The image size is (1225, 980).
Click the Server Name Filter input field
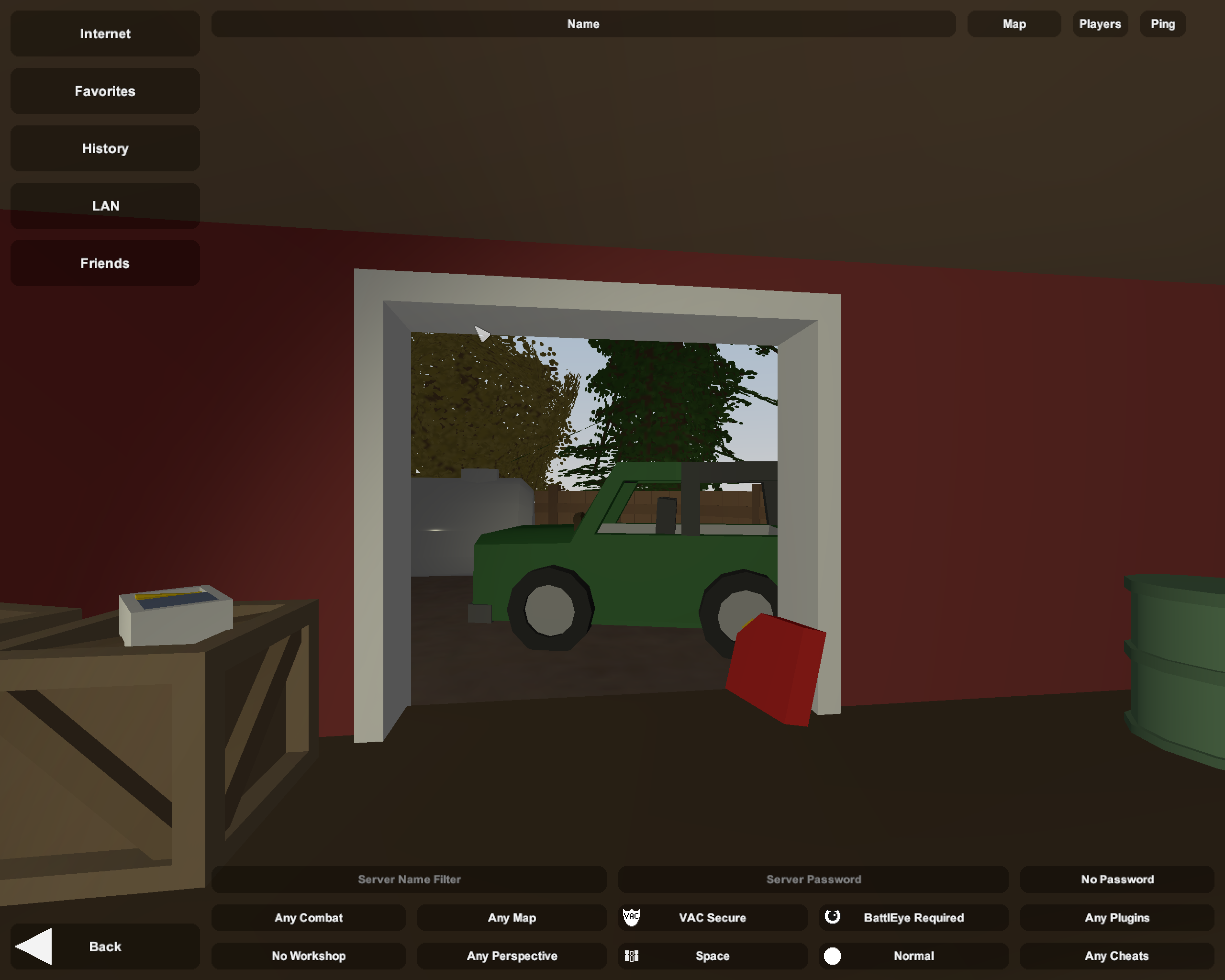409,879
